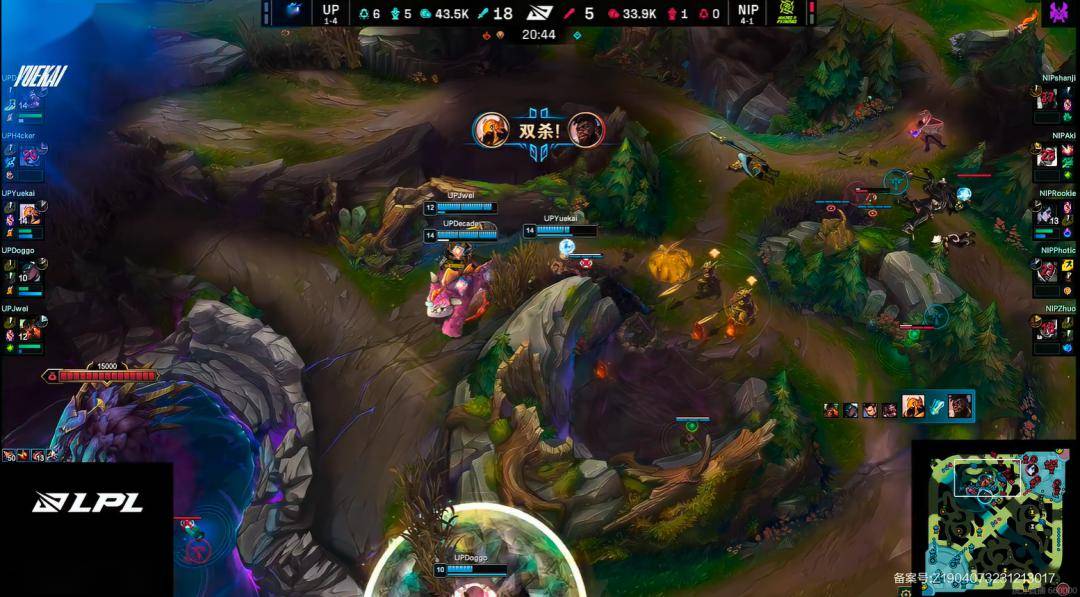Choose UPDoggo's champion portrait in team list
Viewport: 1080px width, 597px height.
click(x=29, y=271)
